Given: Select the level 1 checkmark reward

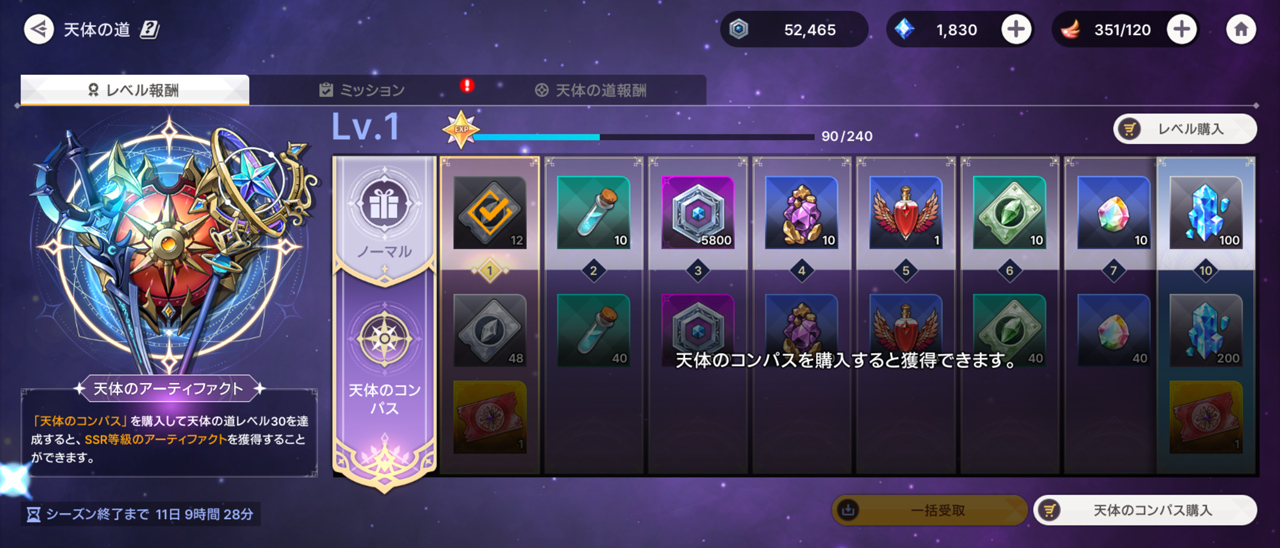Looking at the screenshot, I should (490, 212).
